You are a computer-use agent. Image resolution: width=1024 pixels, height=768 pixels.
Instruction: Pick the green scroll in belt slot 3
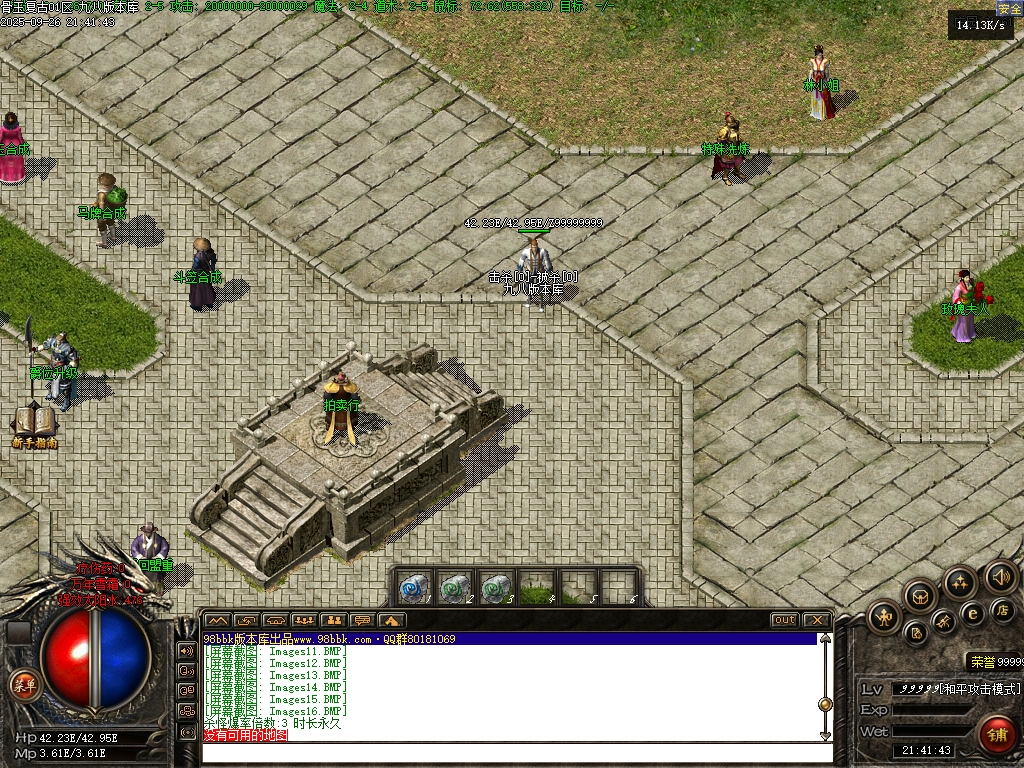(x=495, y=588)
